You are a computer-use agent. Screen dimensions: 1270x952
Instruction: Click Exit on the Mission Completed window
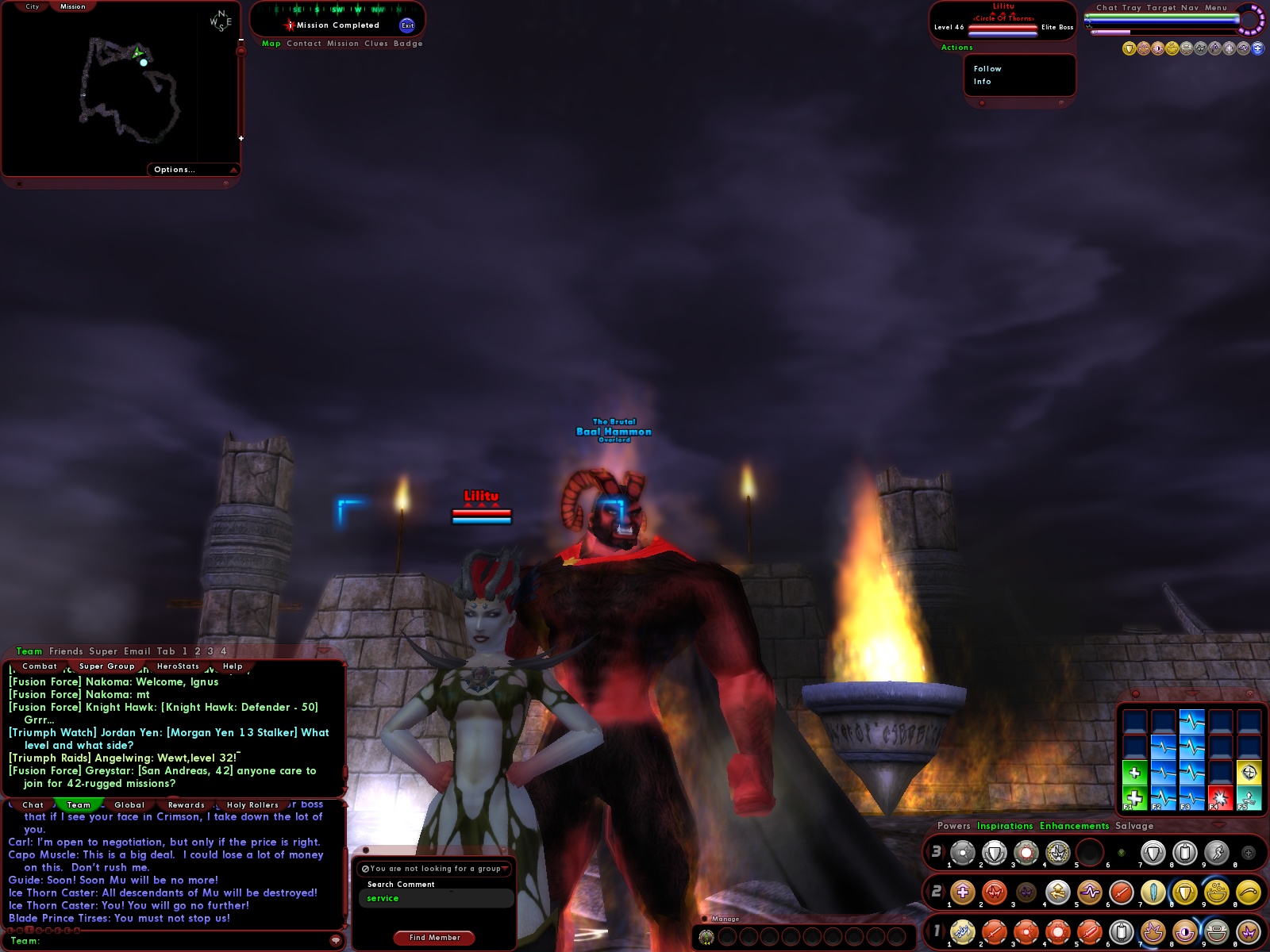tap(409, 25)
